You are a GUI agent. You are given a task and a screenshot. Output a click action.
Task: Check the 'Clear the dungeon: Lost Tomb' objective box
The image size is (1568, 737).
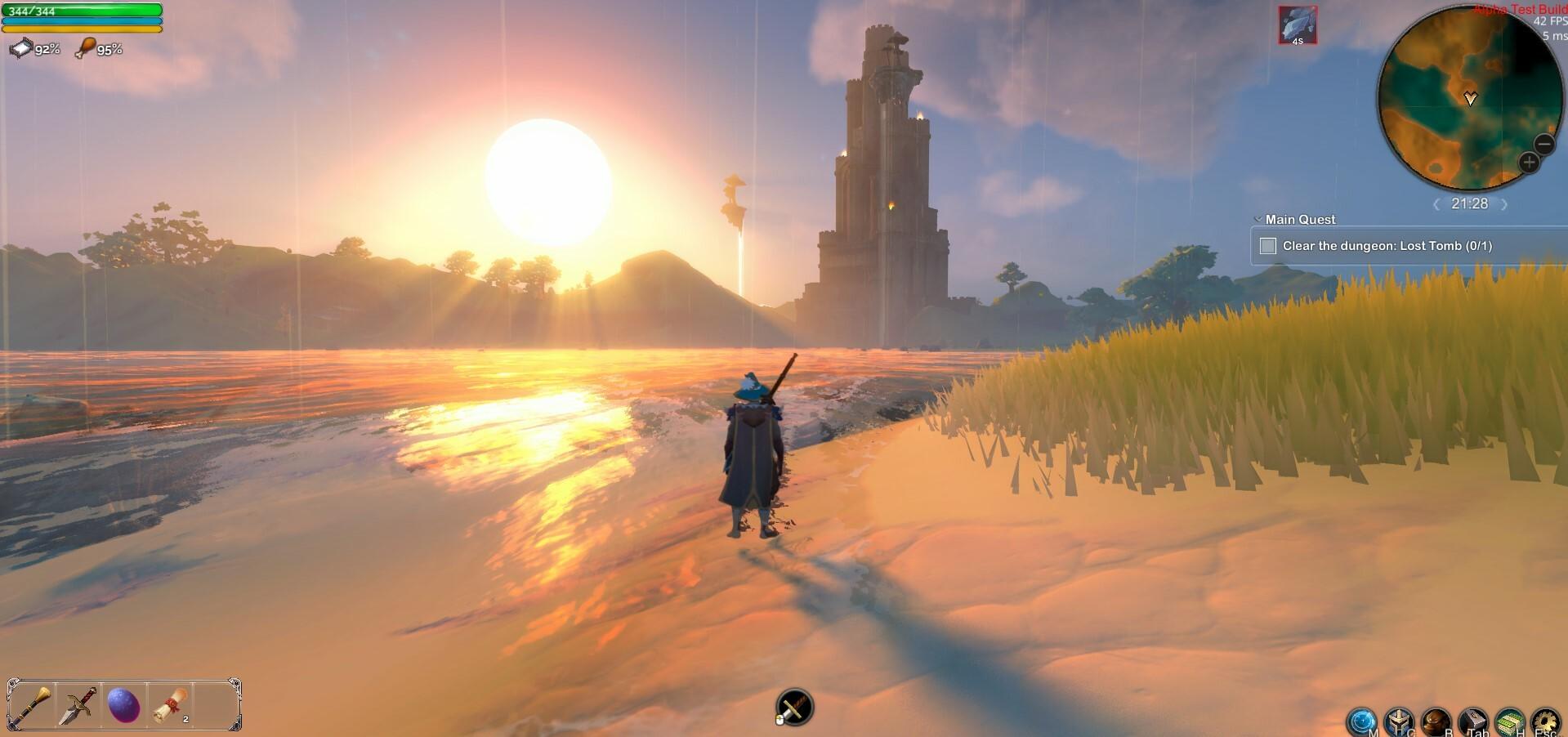[x=1268, y=245]
